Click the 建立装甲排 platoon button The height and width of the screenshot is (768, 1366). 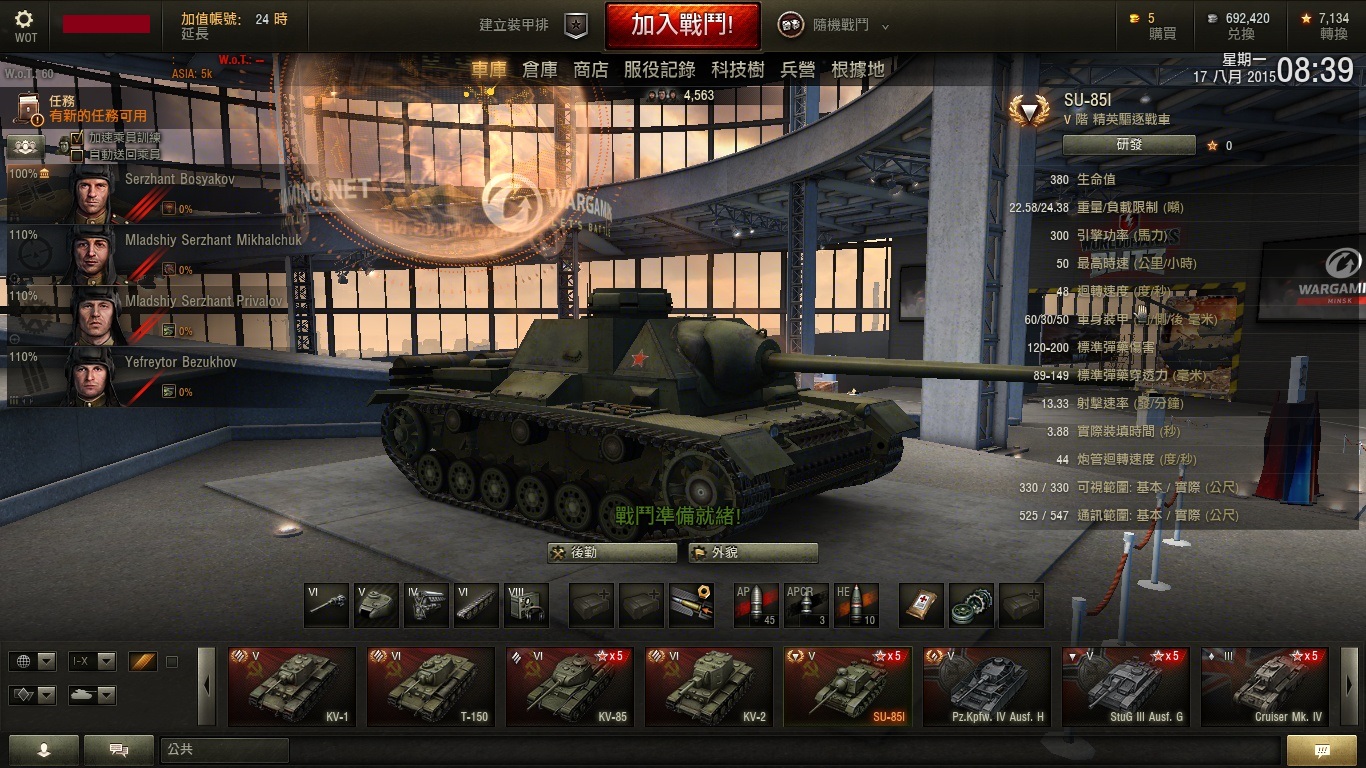pyautogui.click(x=532, y=25)
